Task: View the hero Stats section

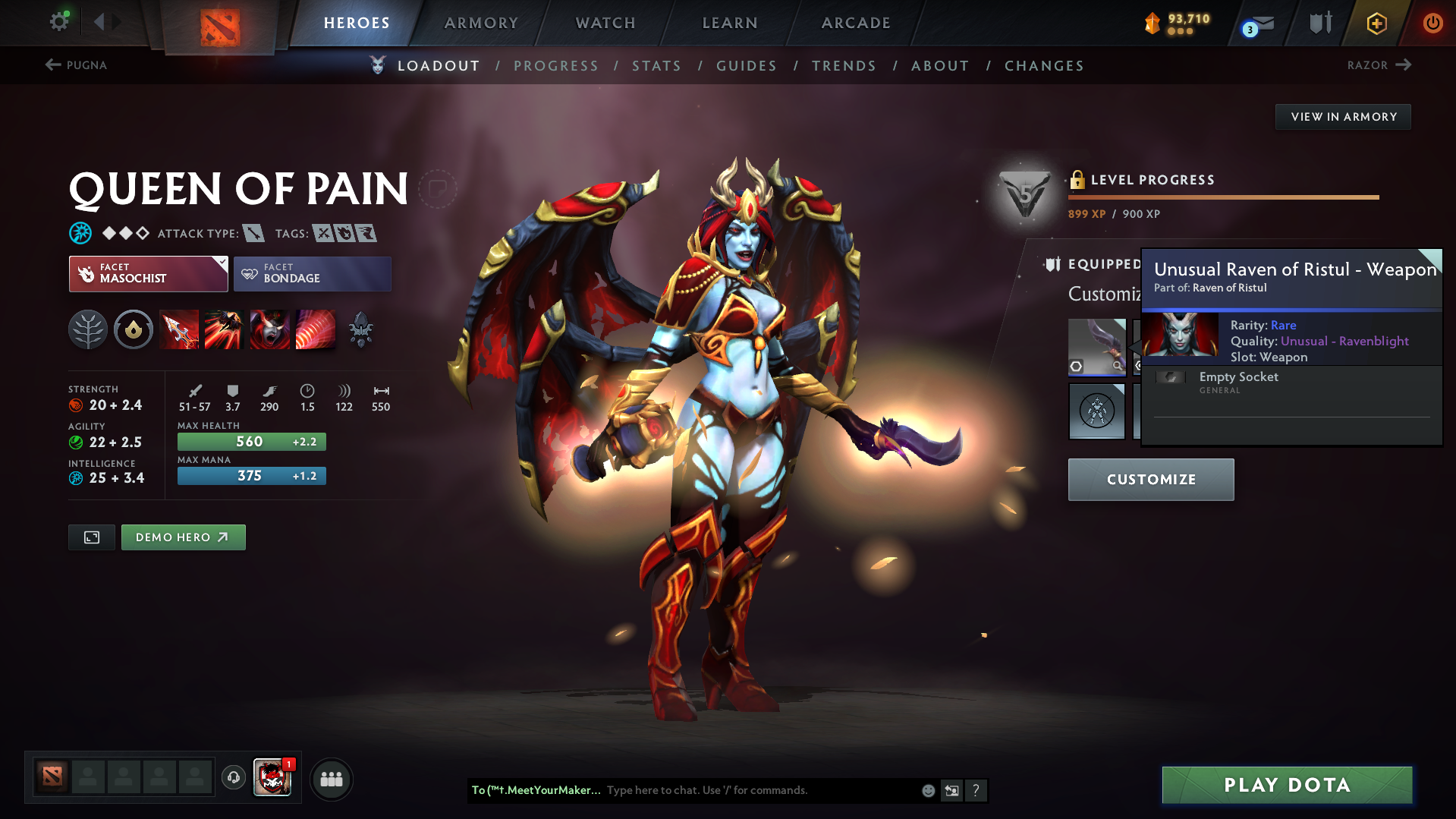Action: click(x=657, y=66)
